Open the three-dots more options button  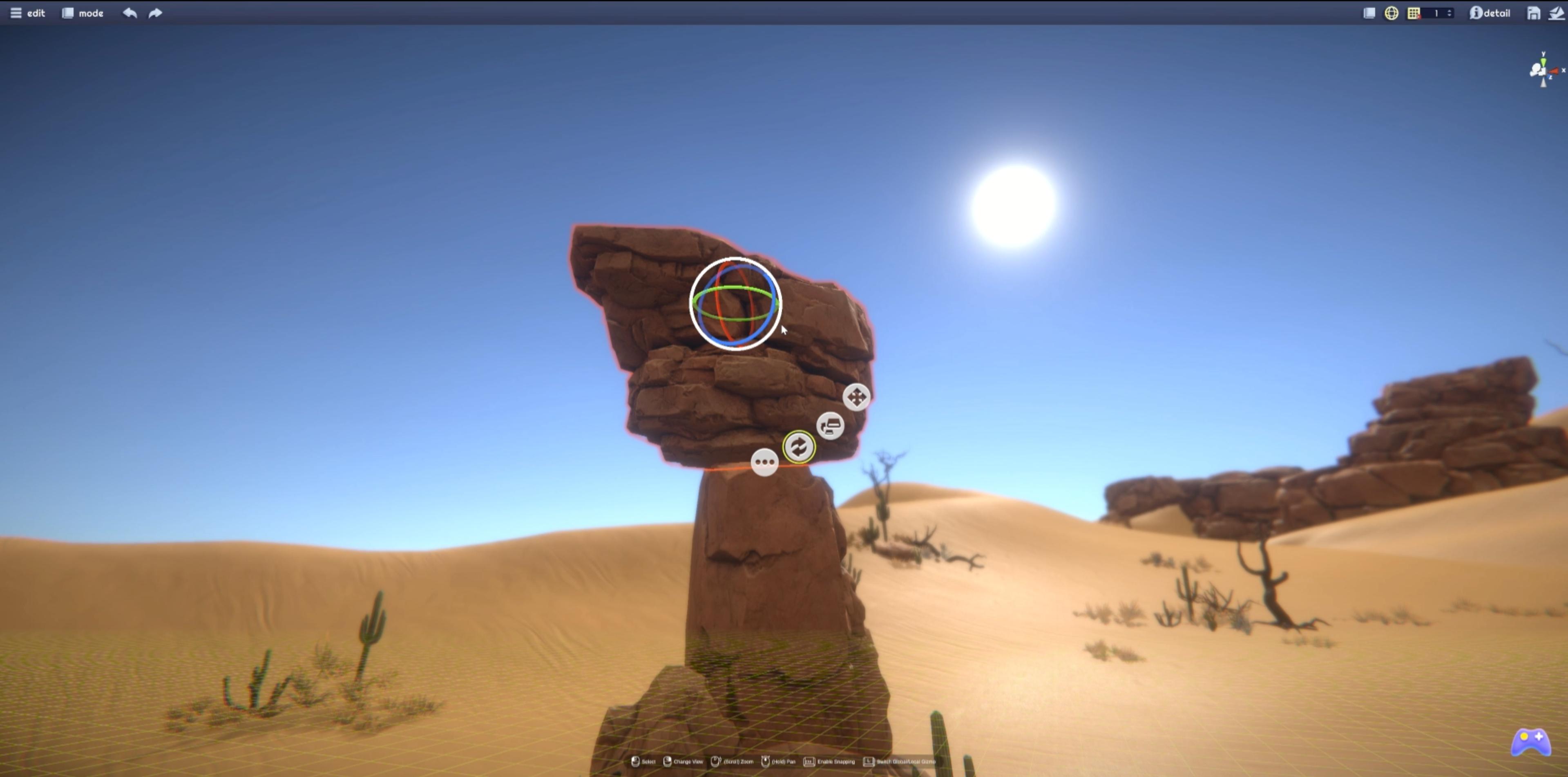point(764,462)
